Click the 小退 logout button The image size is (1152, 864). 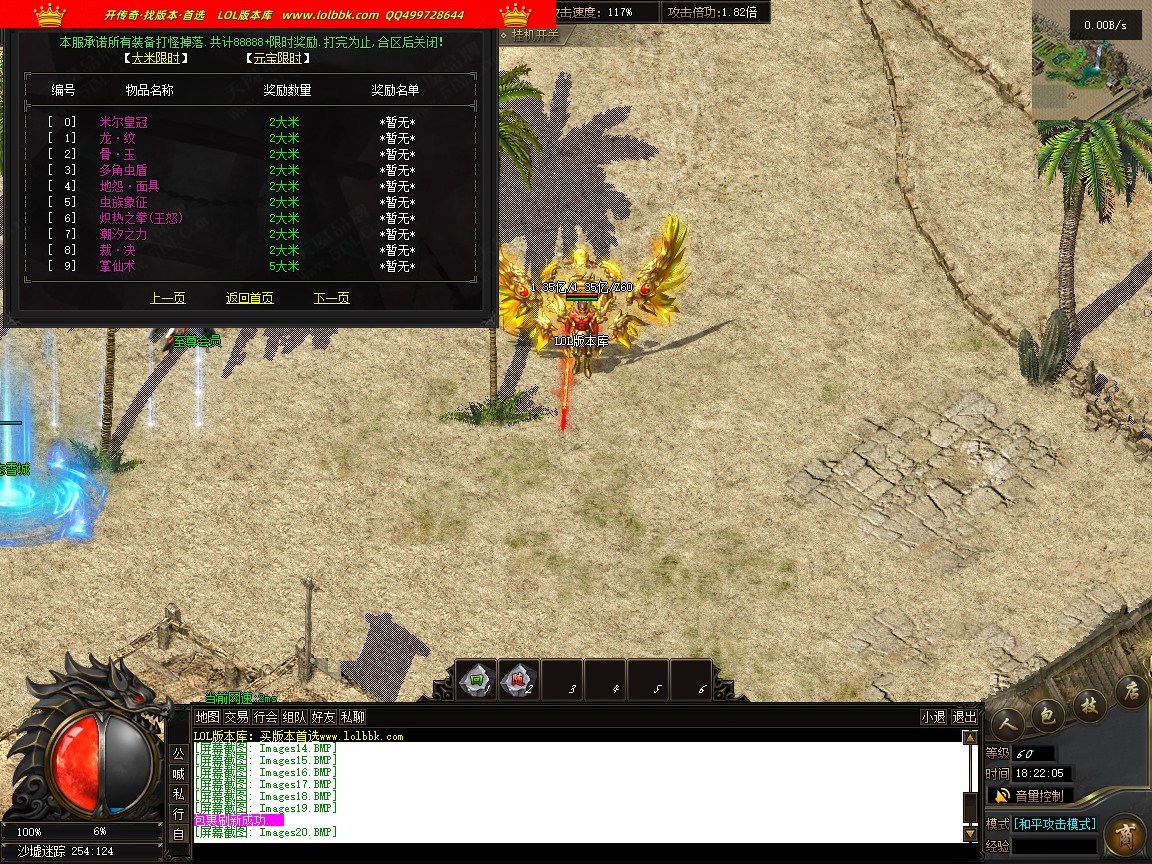(933, 717)
